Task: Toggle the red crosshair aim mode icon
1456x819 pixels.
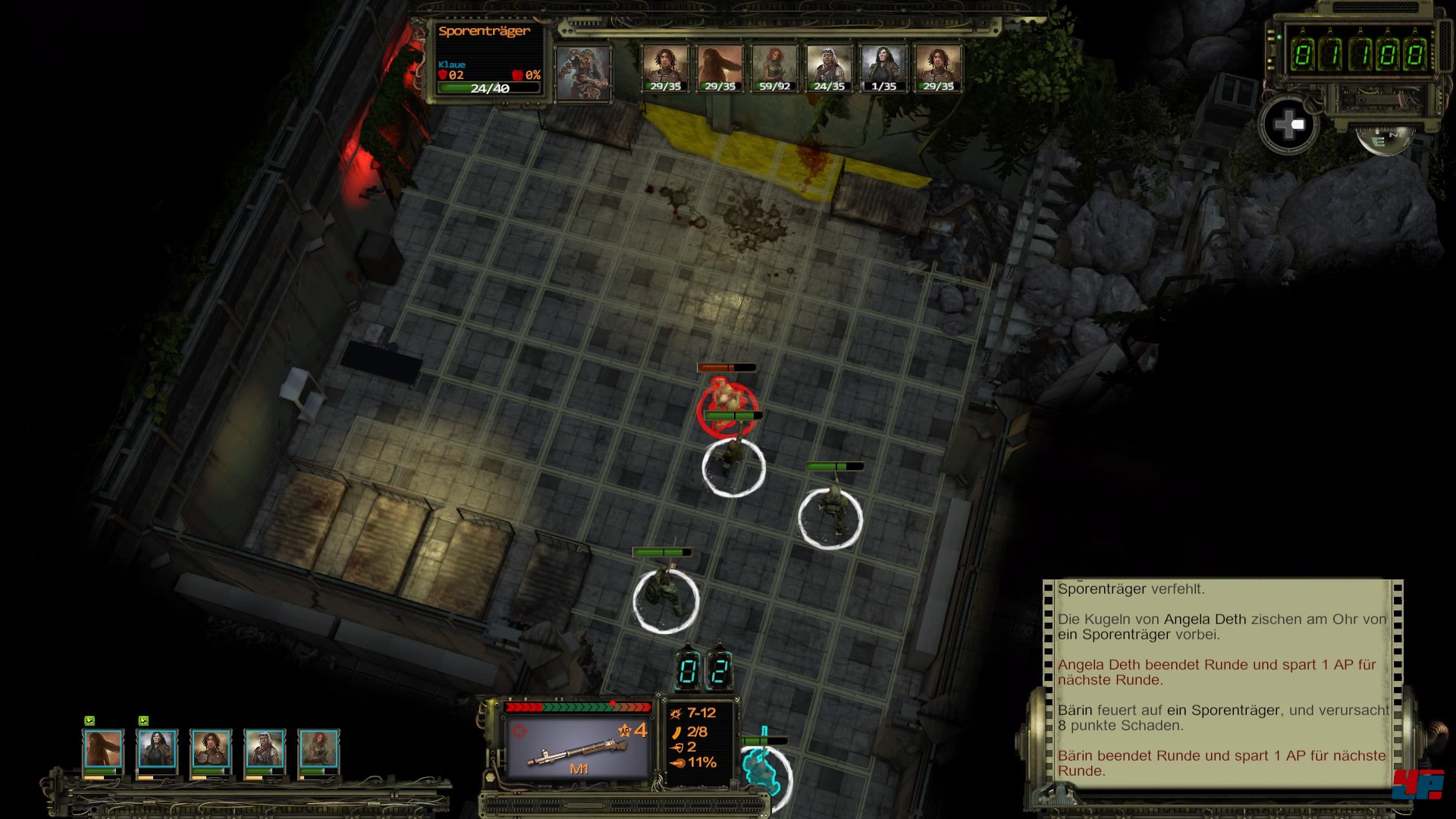Action: tap(519, 730)
